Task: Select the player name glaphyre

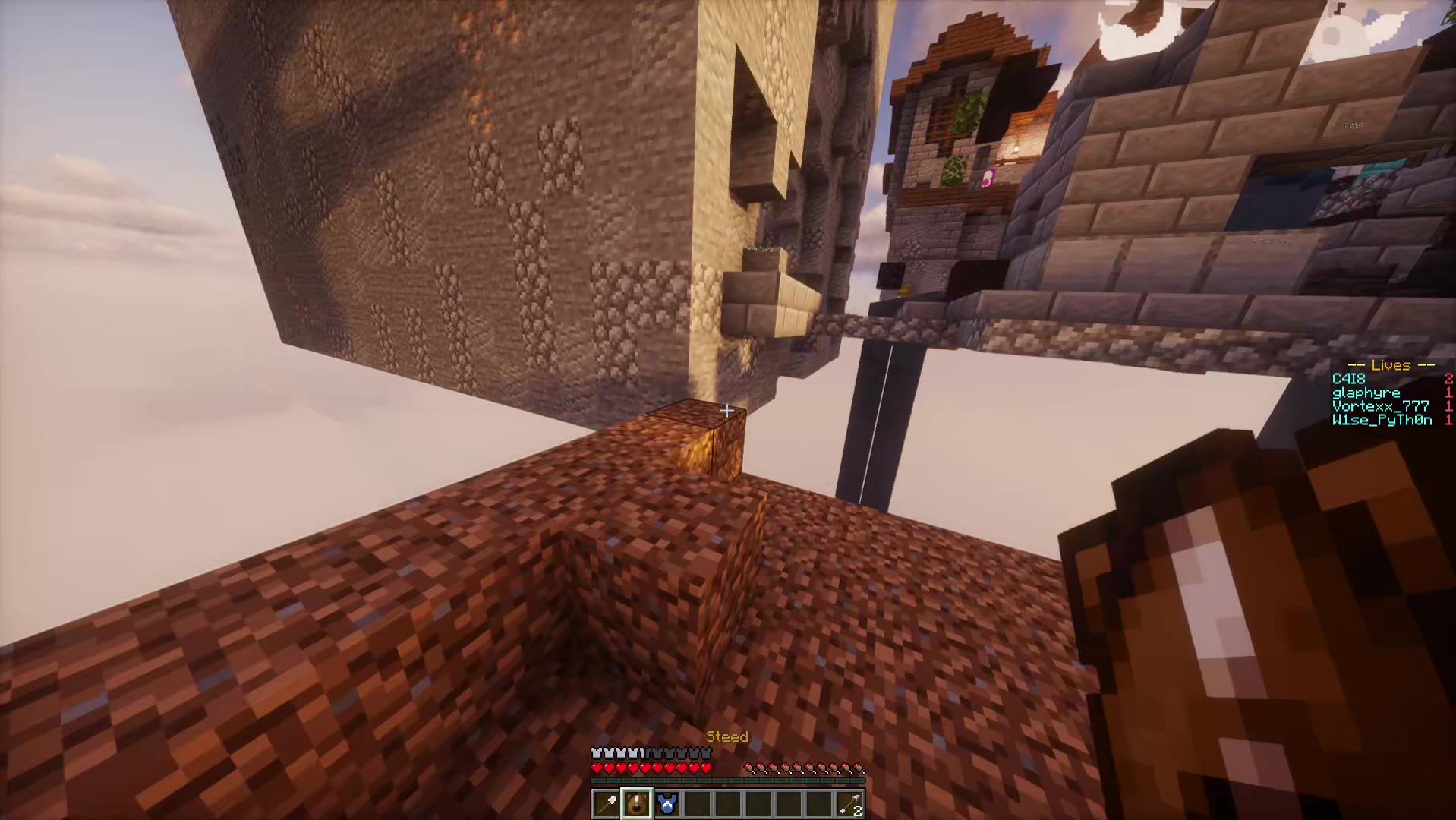Action: pos(1365,392)
